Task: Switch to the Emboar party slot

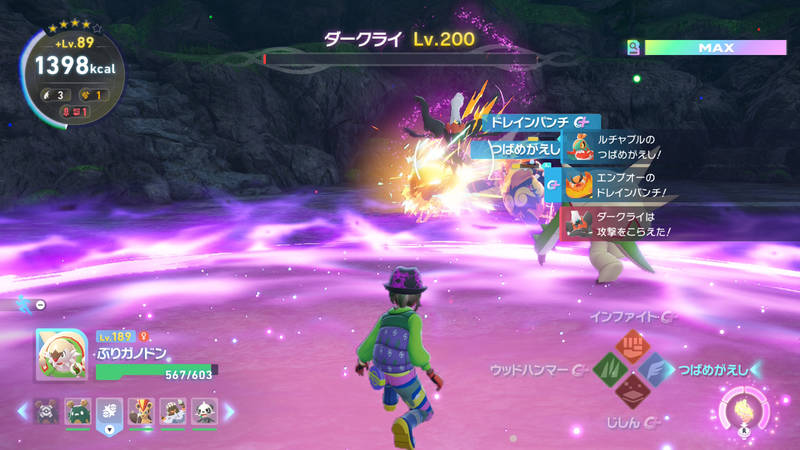Action: click(x=141, y=411)
